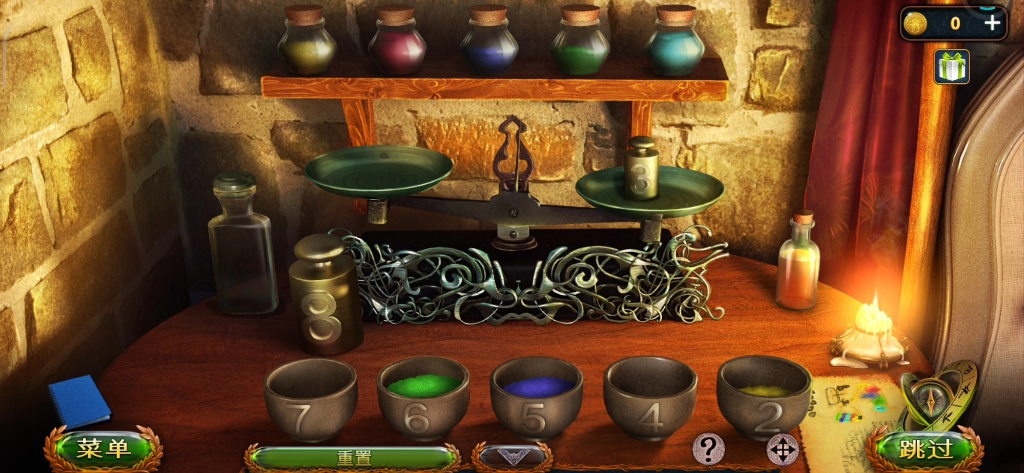This screenshot has height=473, width=1024.
Task: Open the 菜单 menu button
Action: 103,449
